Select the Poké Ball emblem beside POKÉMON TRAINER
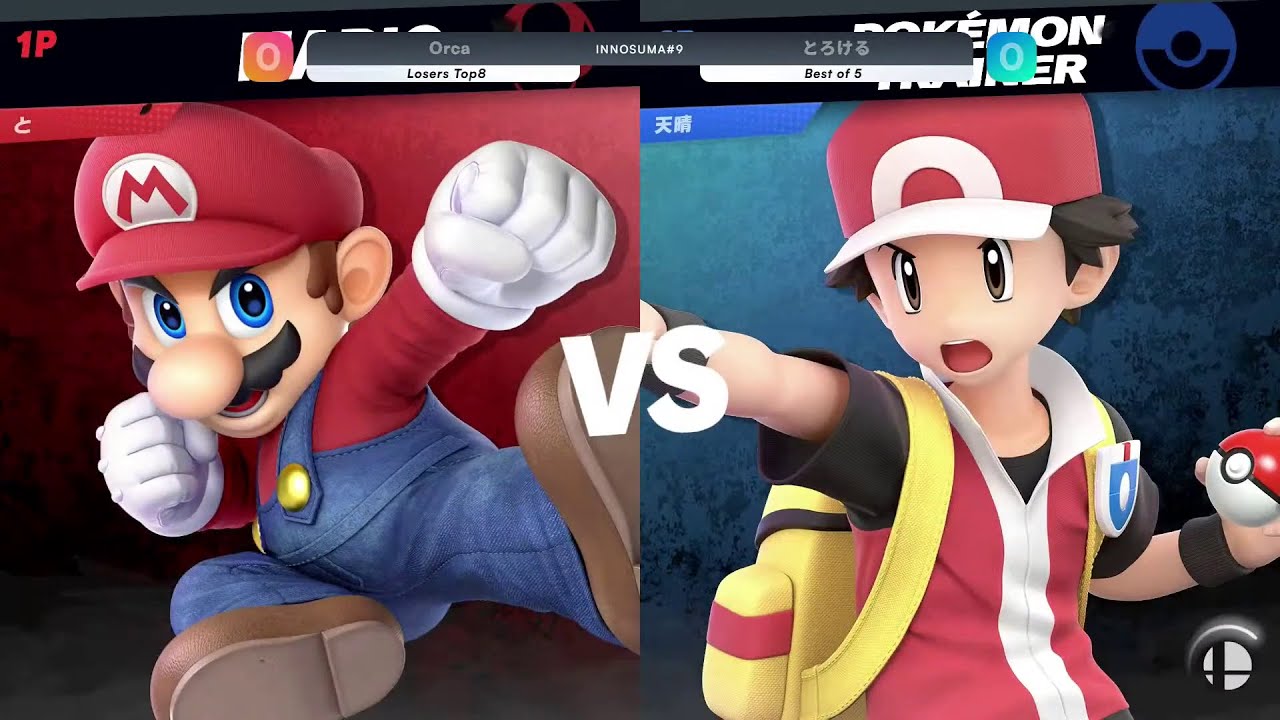This screenshot has height=720, width=1280. tap(1185, 48)
